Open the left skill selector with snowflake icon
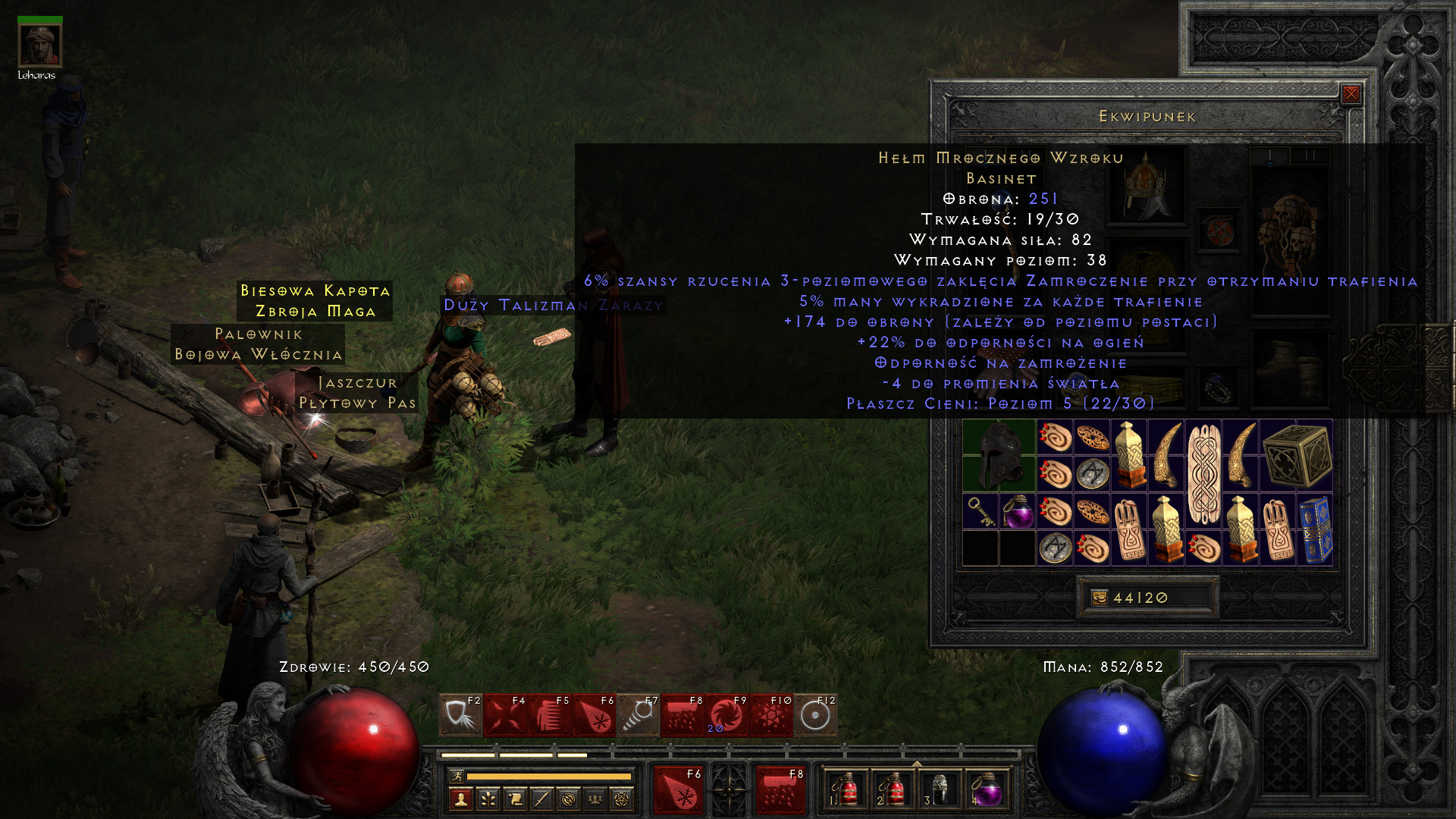The width and height of the screenshot is (1456, 819). pos(679,790)
